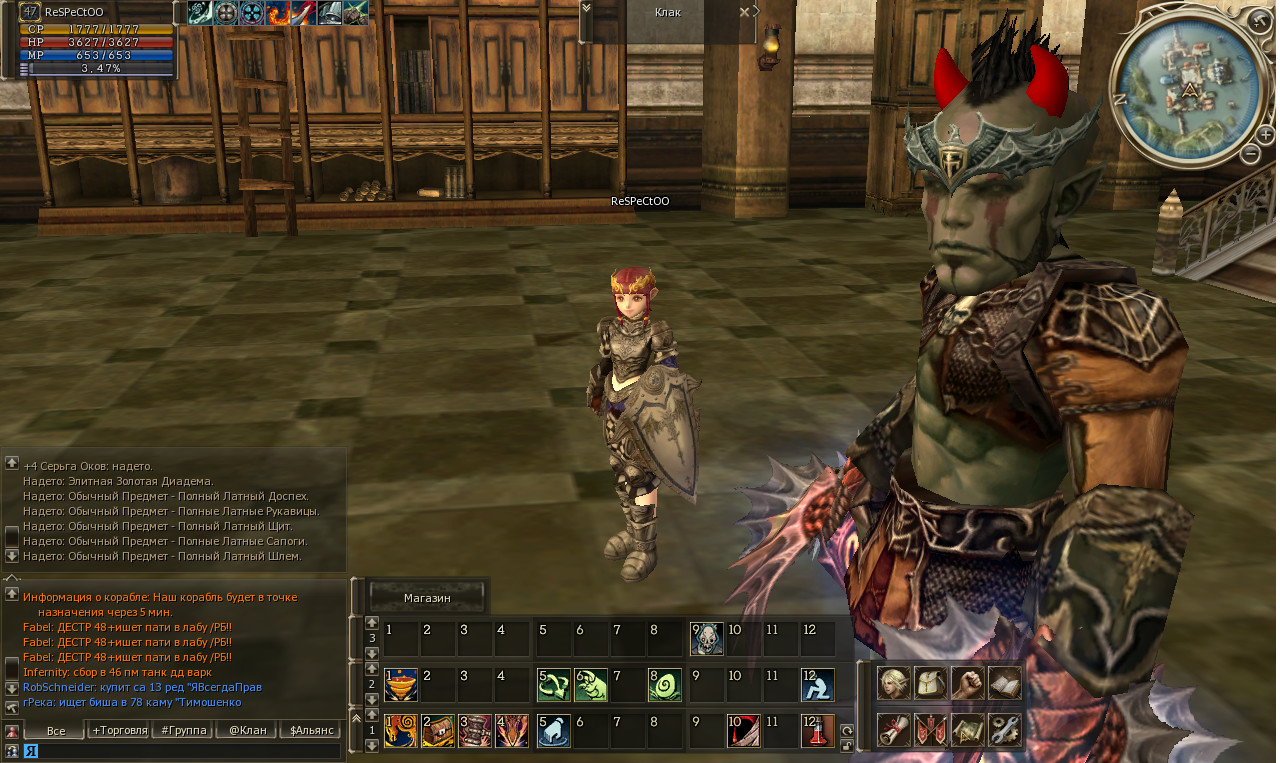The width and height of the screenshot is (1280, 763).
Task: Switch to the +Торговля chat tab
Action: tap(119, 731)
